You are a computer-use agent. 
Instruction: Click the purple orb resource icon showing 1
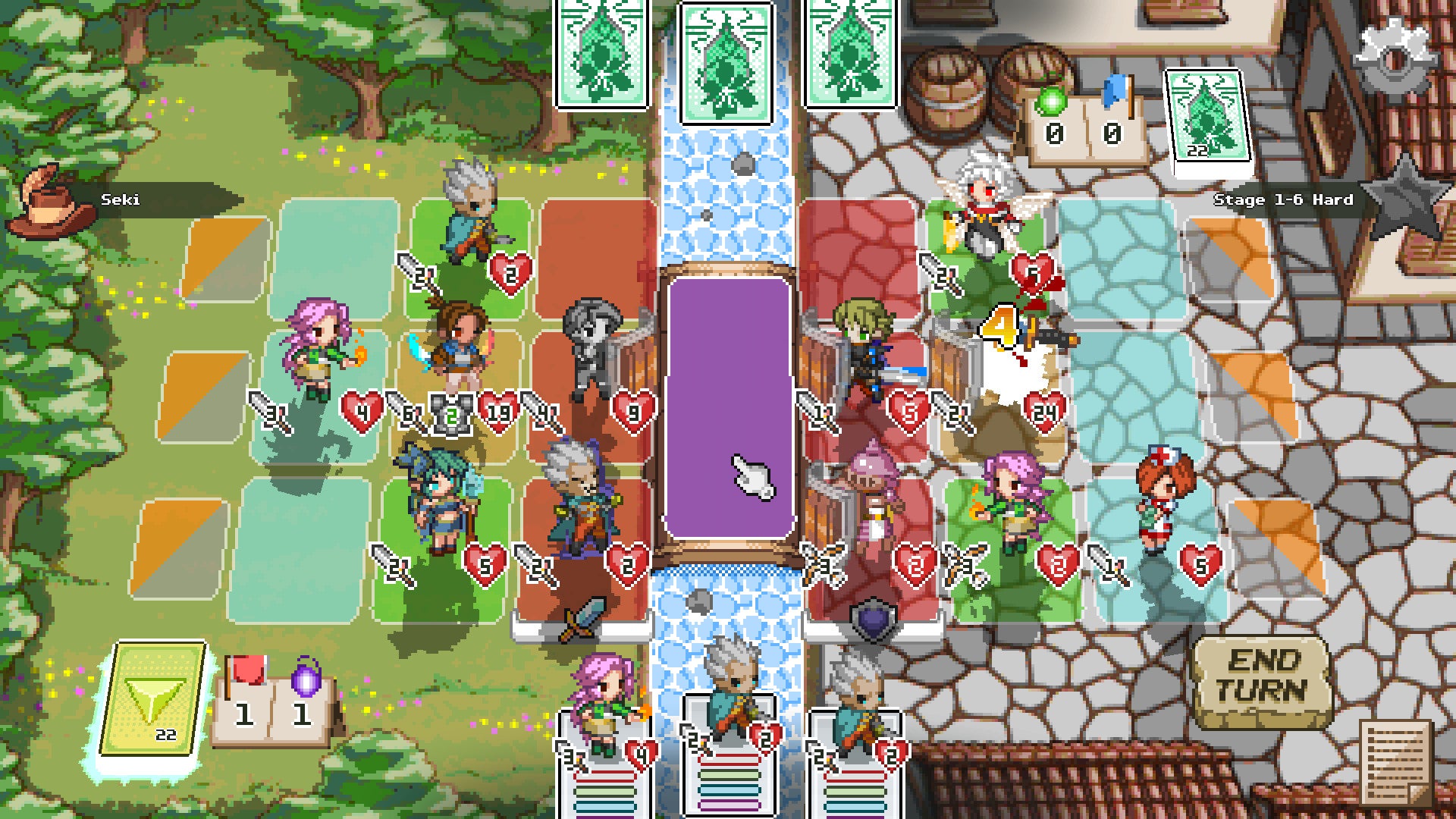pyautogui.click(x=304, y=692)
